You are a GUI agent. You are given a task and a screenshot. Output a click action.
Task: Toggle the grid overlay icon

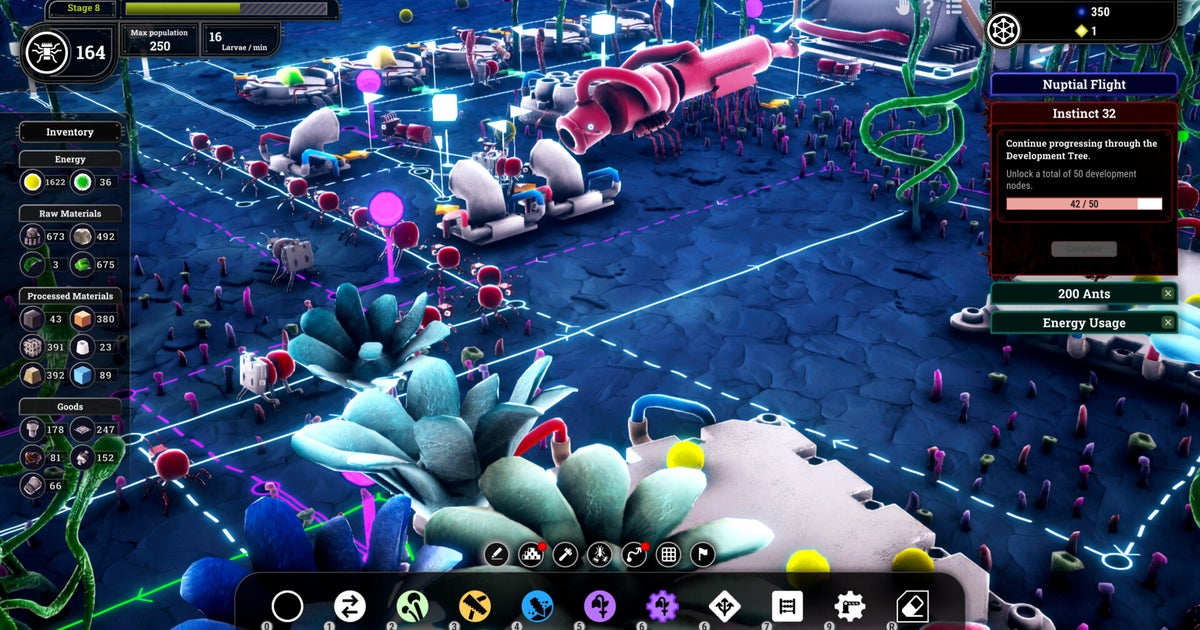click(x=668, y=554)
